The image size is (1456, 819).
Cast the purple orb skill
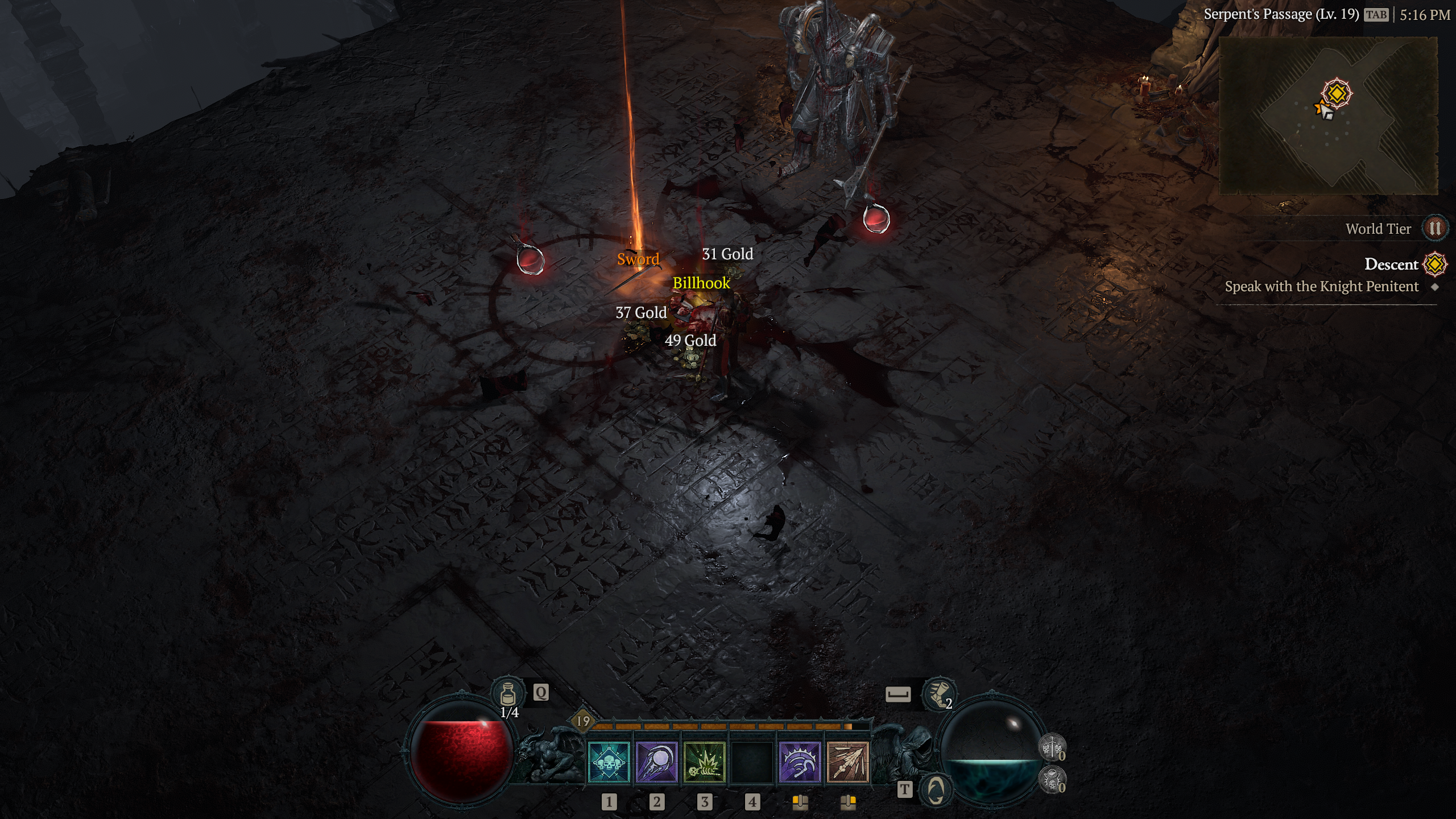(x=656, y=762)
